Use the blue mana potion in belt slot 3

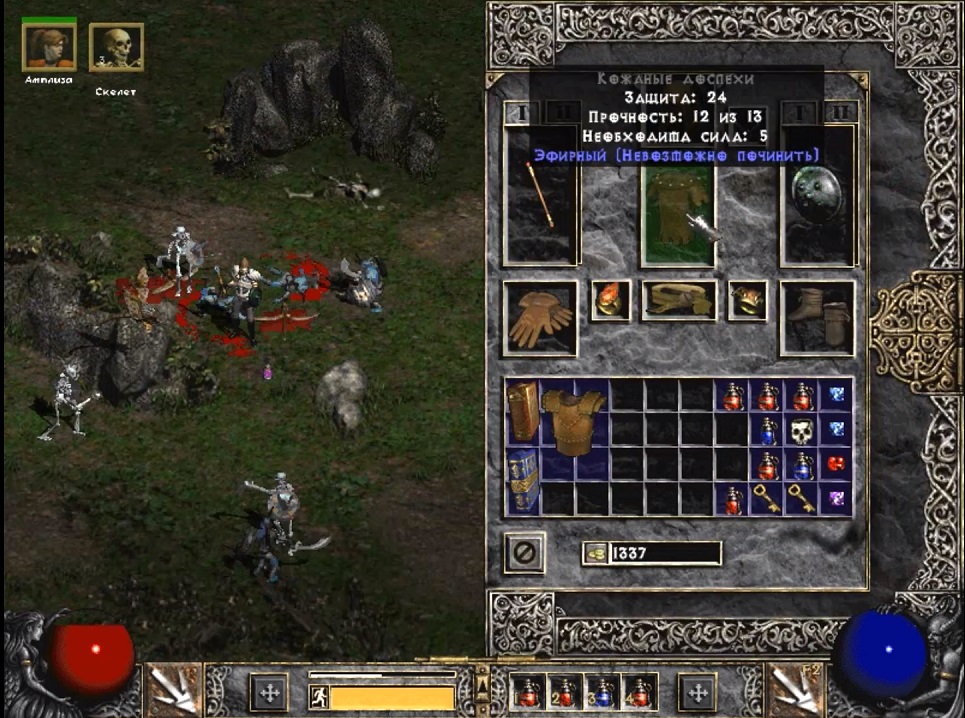click(x=599, y=691)
